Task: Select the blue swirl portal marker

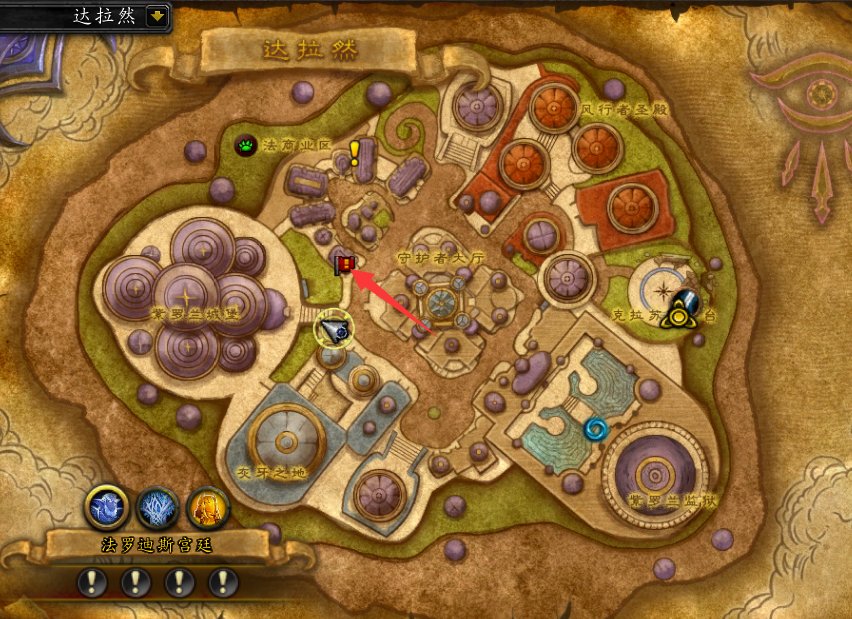Action: tap(596, 429)
